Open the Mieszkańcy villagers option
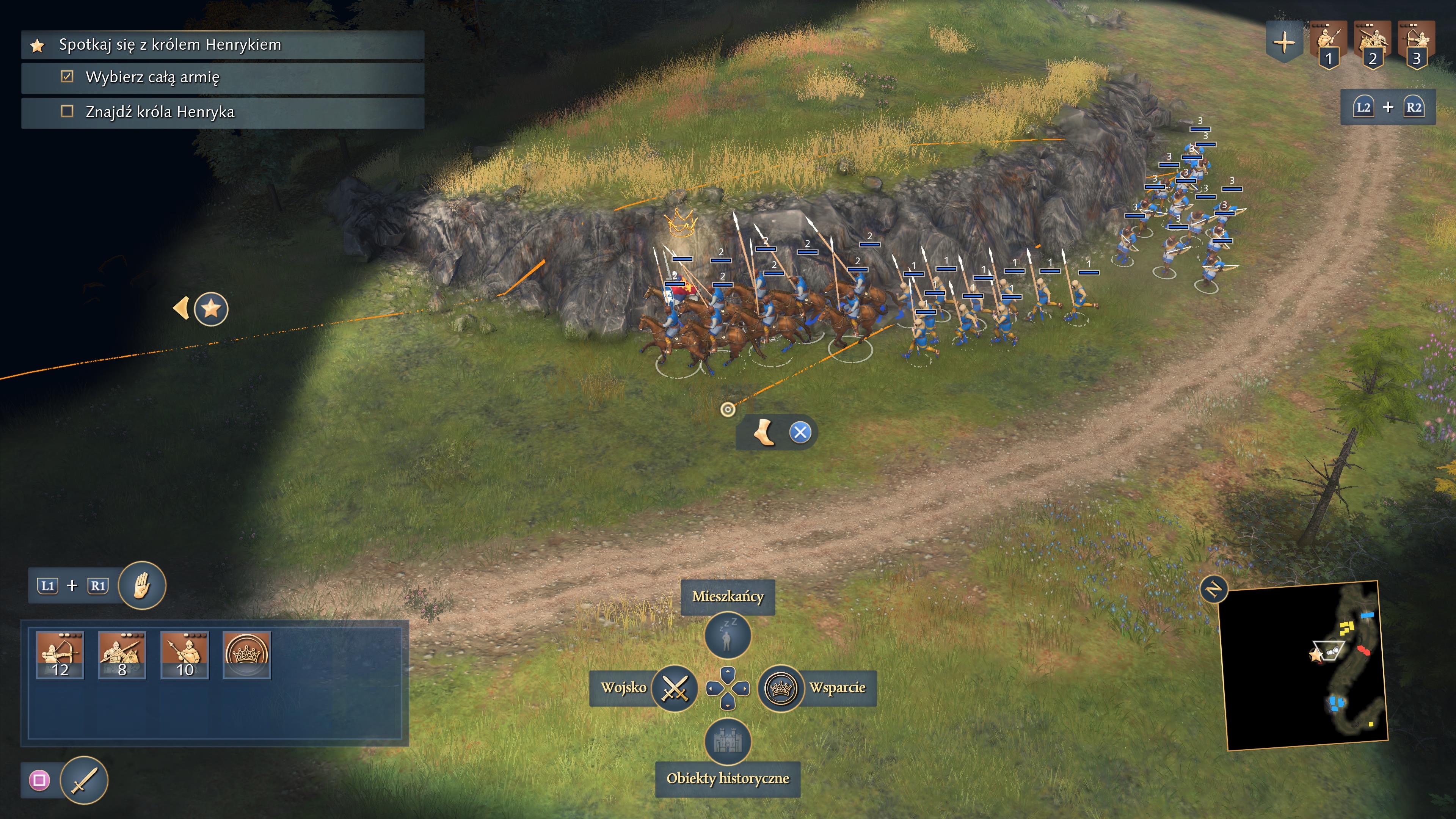The height and width of the screenshot is (819, 1456). pos(728,635)
